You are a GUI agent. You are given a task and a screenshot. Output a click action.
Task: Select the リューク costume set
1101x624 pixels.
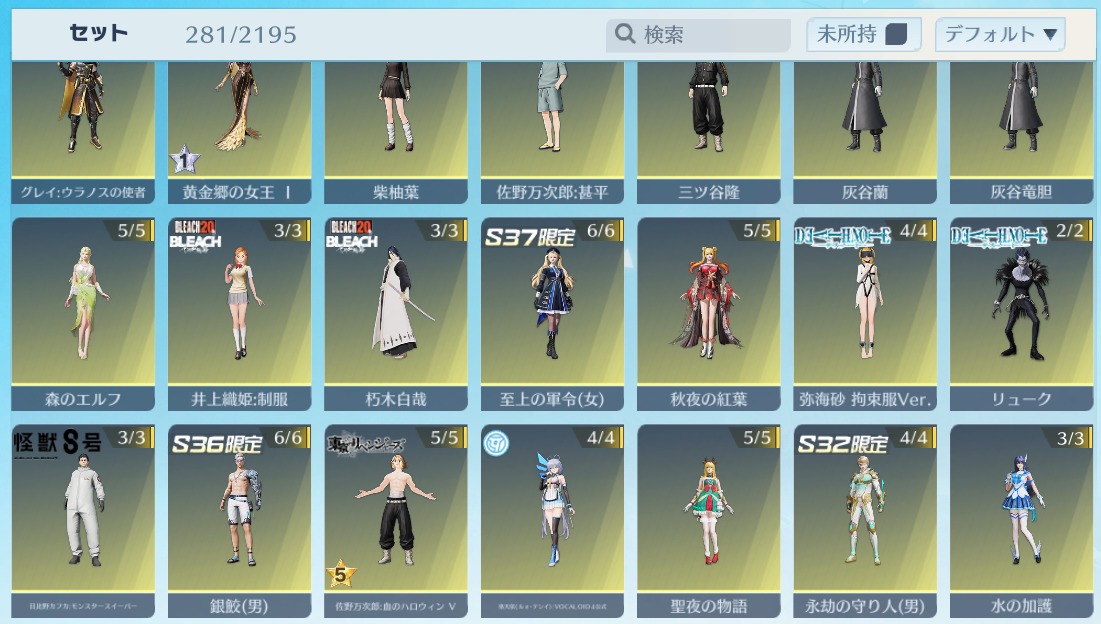1021,311
